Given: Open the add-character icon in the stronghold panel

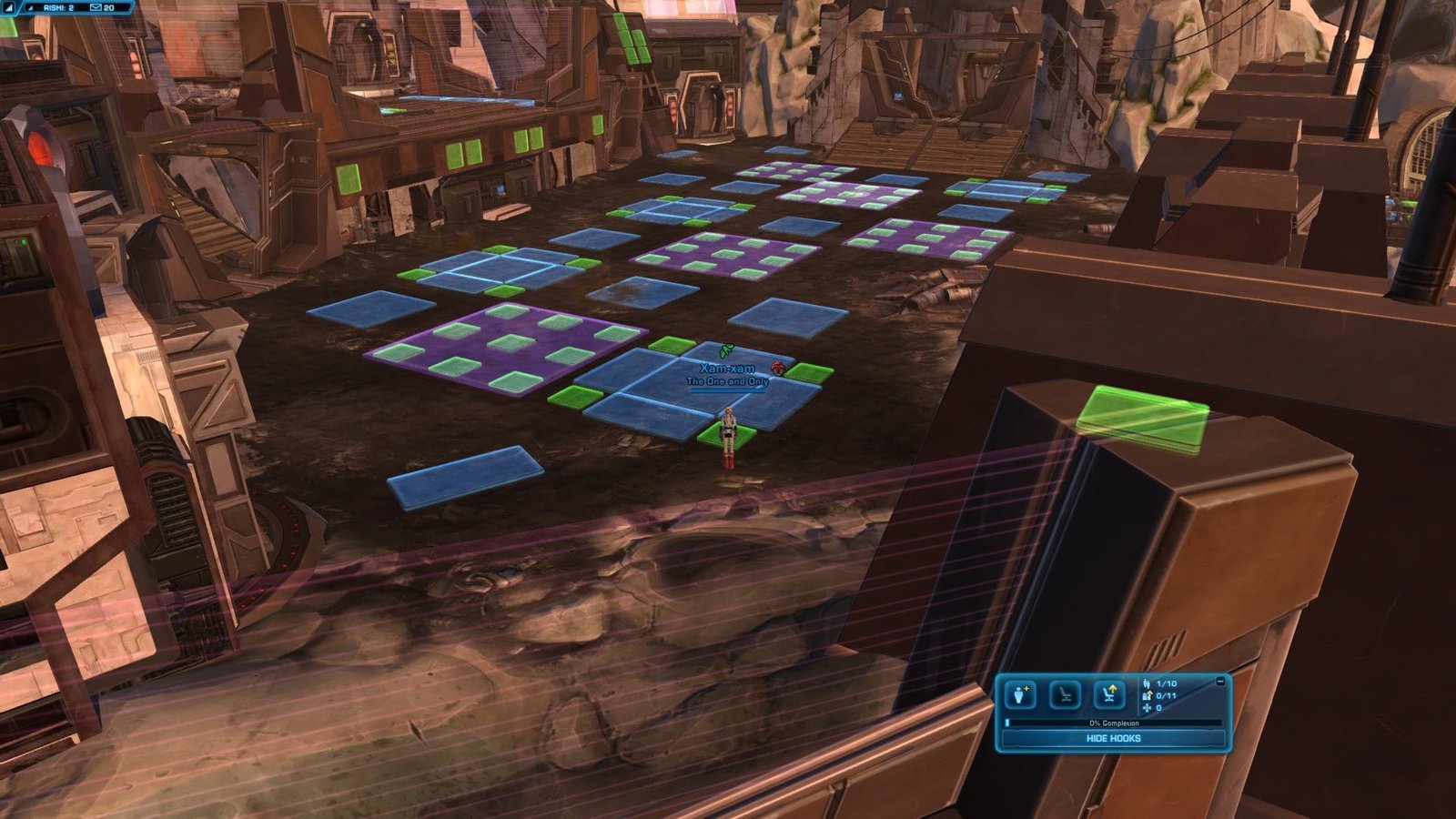Looking at the screenshot, I should click(x=1020, y=695).
